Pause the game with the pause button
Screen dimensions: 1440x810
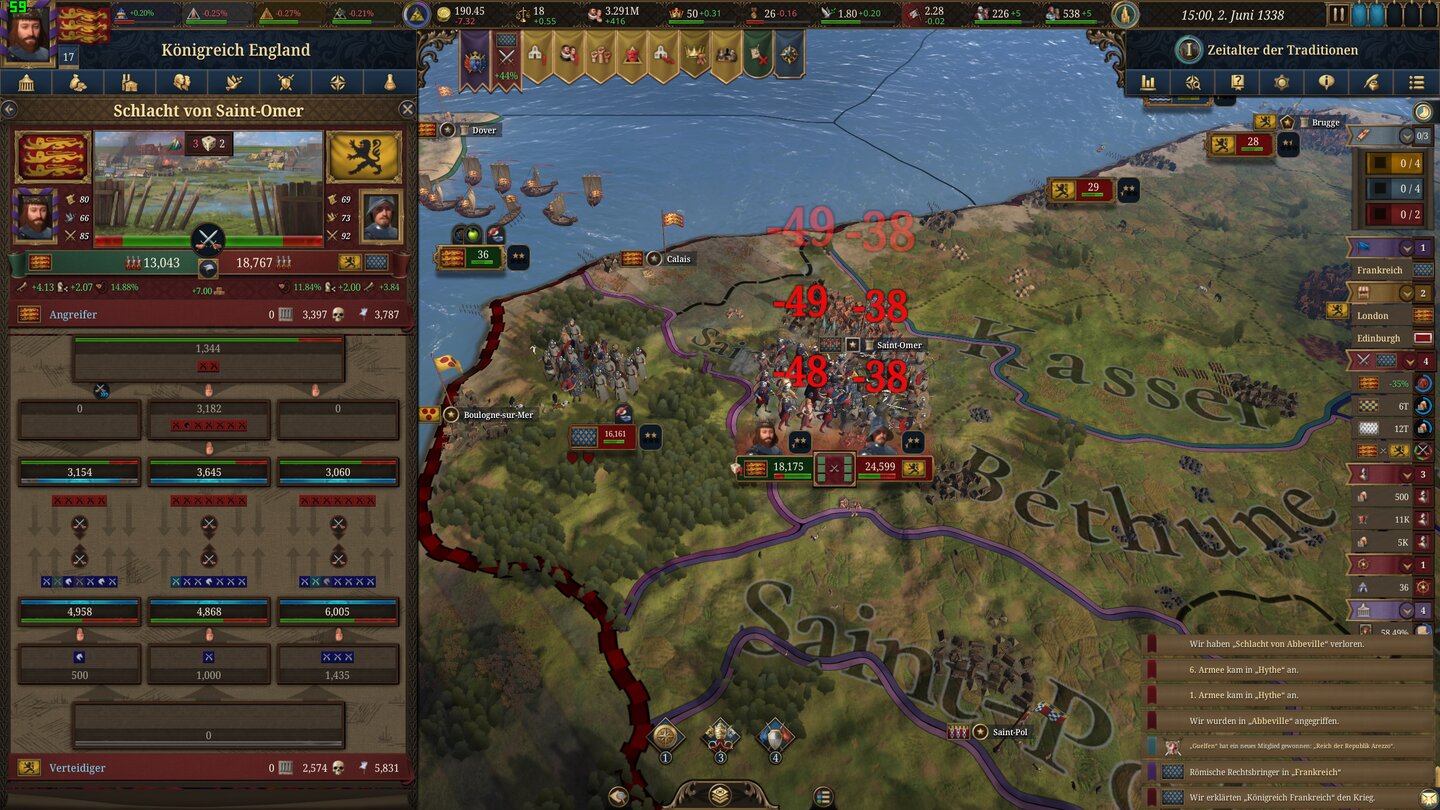(1337, 13)
